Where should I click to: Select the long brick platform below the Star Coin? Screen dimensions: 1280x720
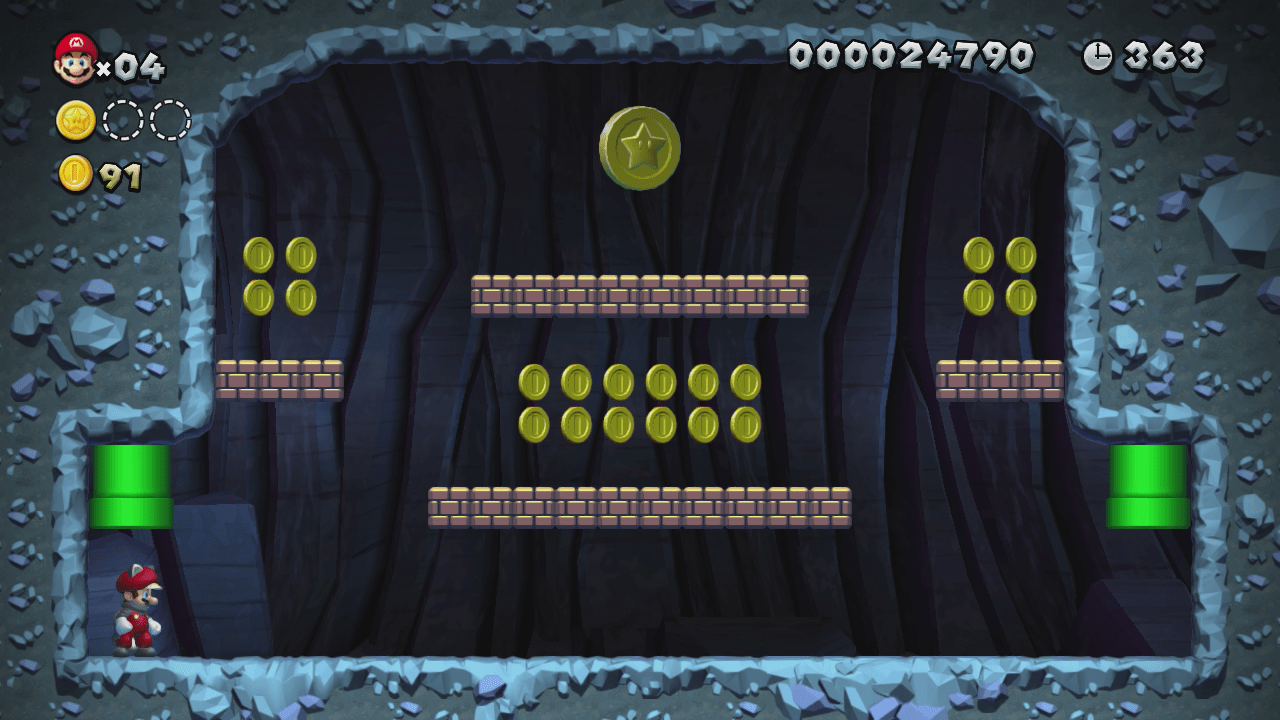tap(640, 293)
